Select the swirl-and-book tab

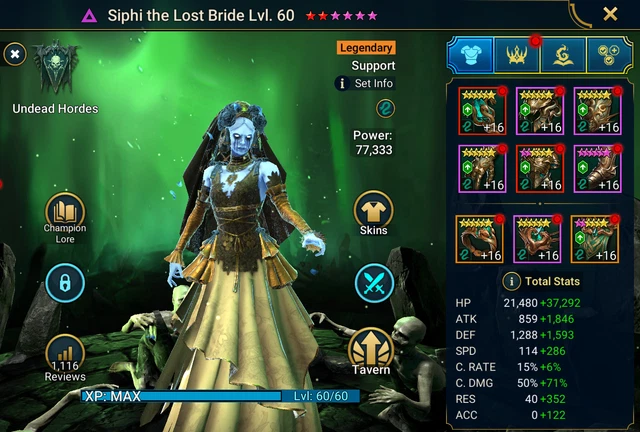(563, 56)
